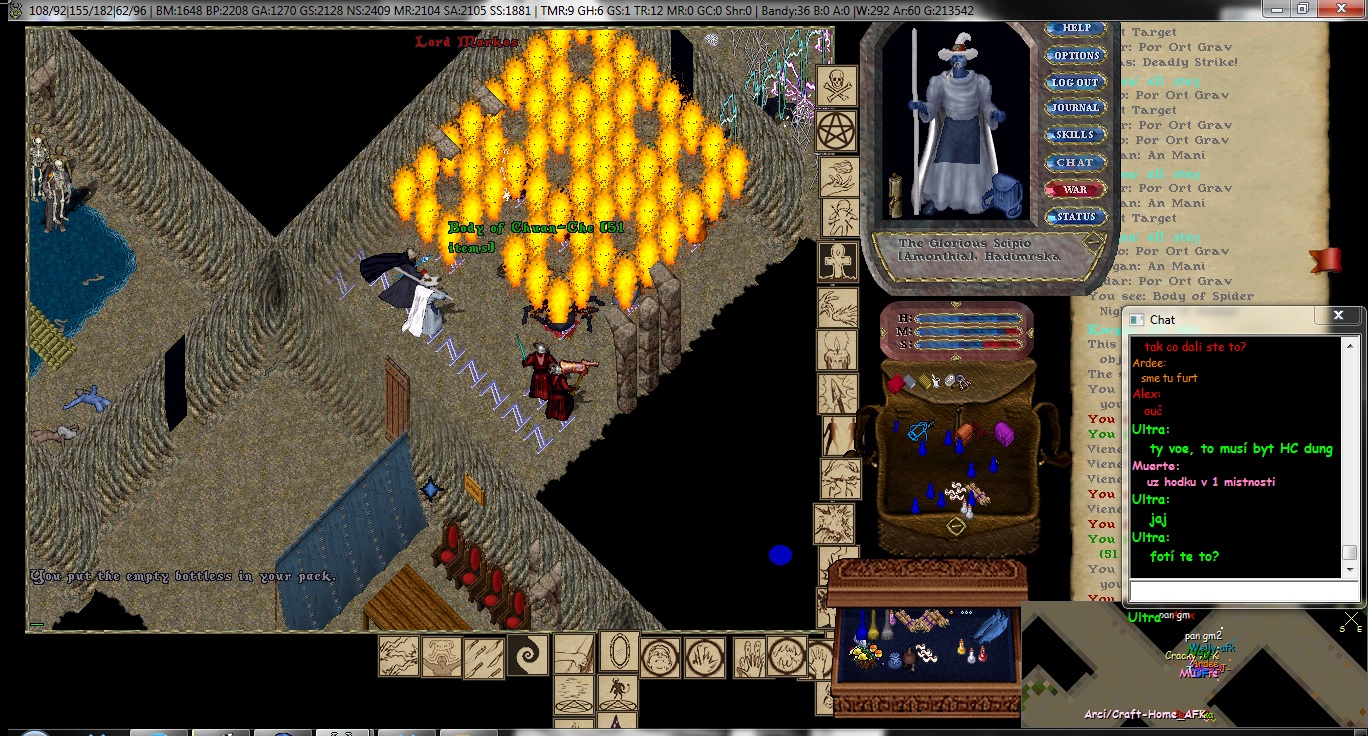Show the Skills list

click(1075, 135)
